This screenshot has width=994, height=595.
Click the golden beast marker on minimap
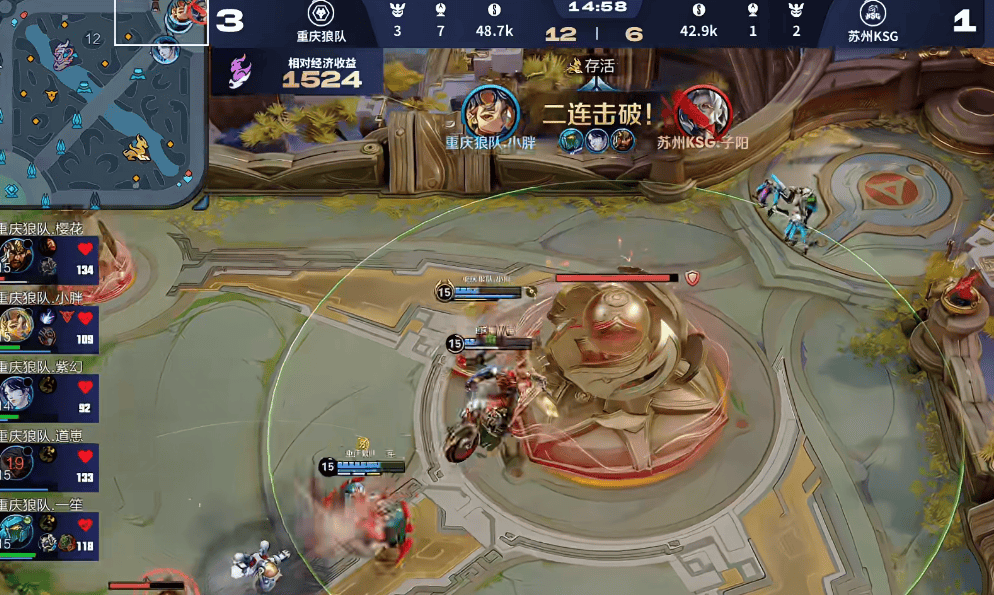pyautogui.click(x=137, y=150)
